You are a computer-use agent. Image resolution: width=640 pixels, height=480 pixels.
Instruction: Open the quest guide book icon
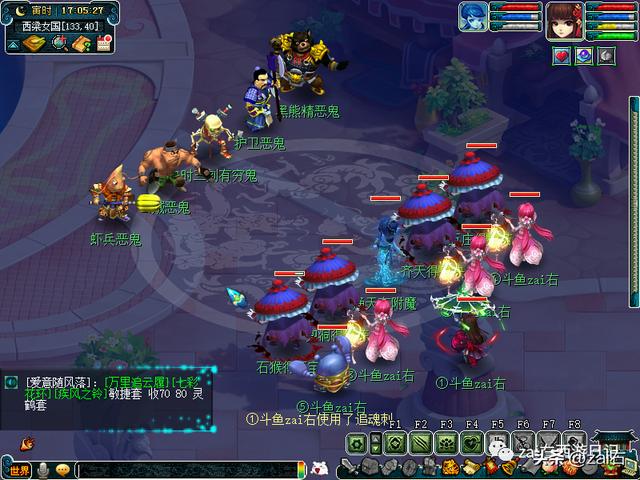point(82,42)
